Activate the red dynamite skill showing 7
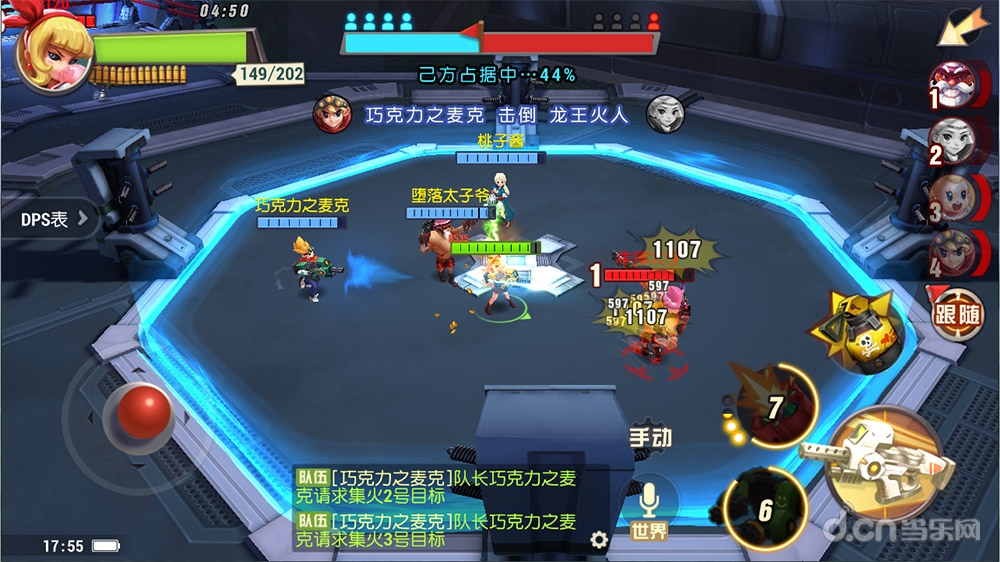This screenshot has width=1000, height=562. [778, 406]
